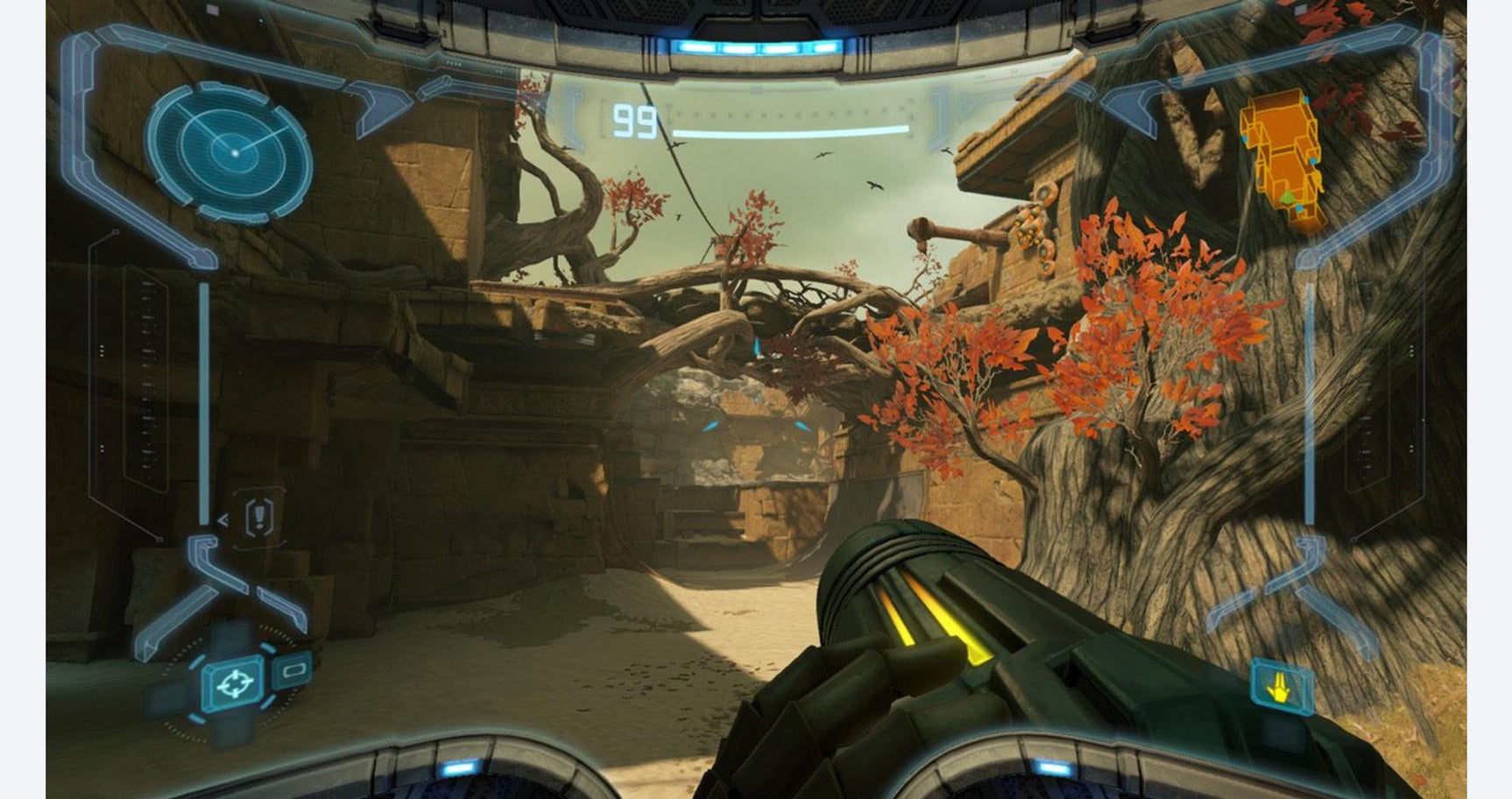Open the top center visor status bar
Image resolution: width=1512 pixels, height=799 pixels.
point(756,88)
